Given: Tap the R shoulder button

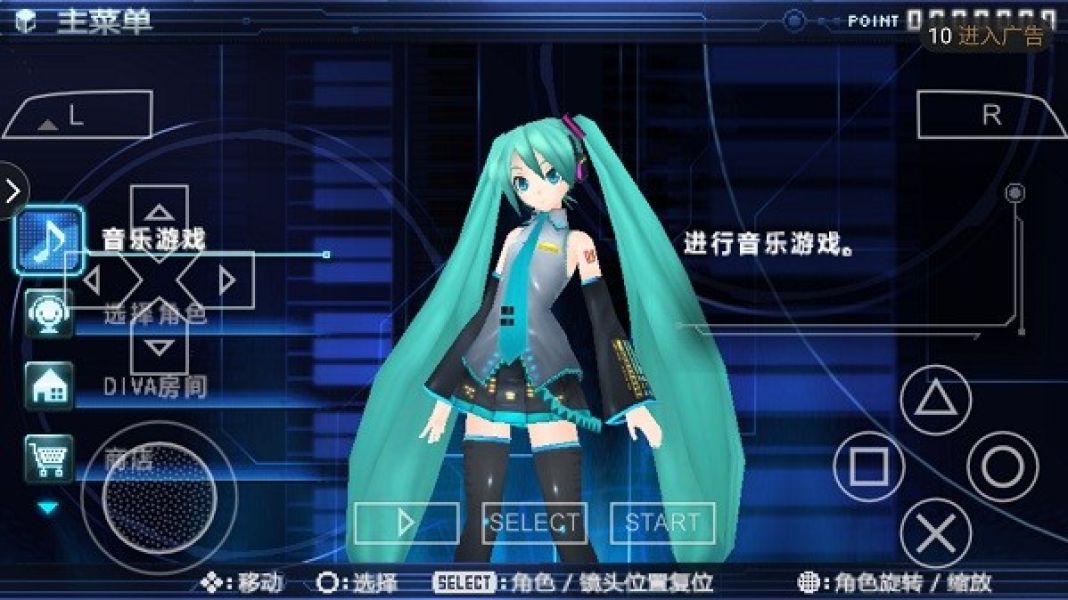Looking at the screenshot, I should (x=990, y=115).
